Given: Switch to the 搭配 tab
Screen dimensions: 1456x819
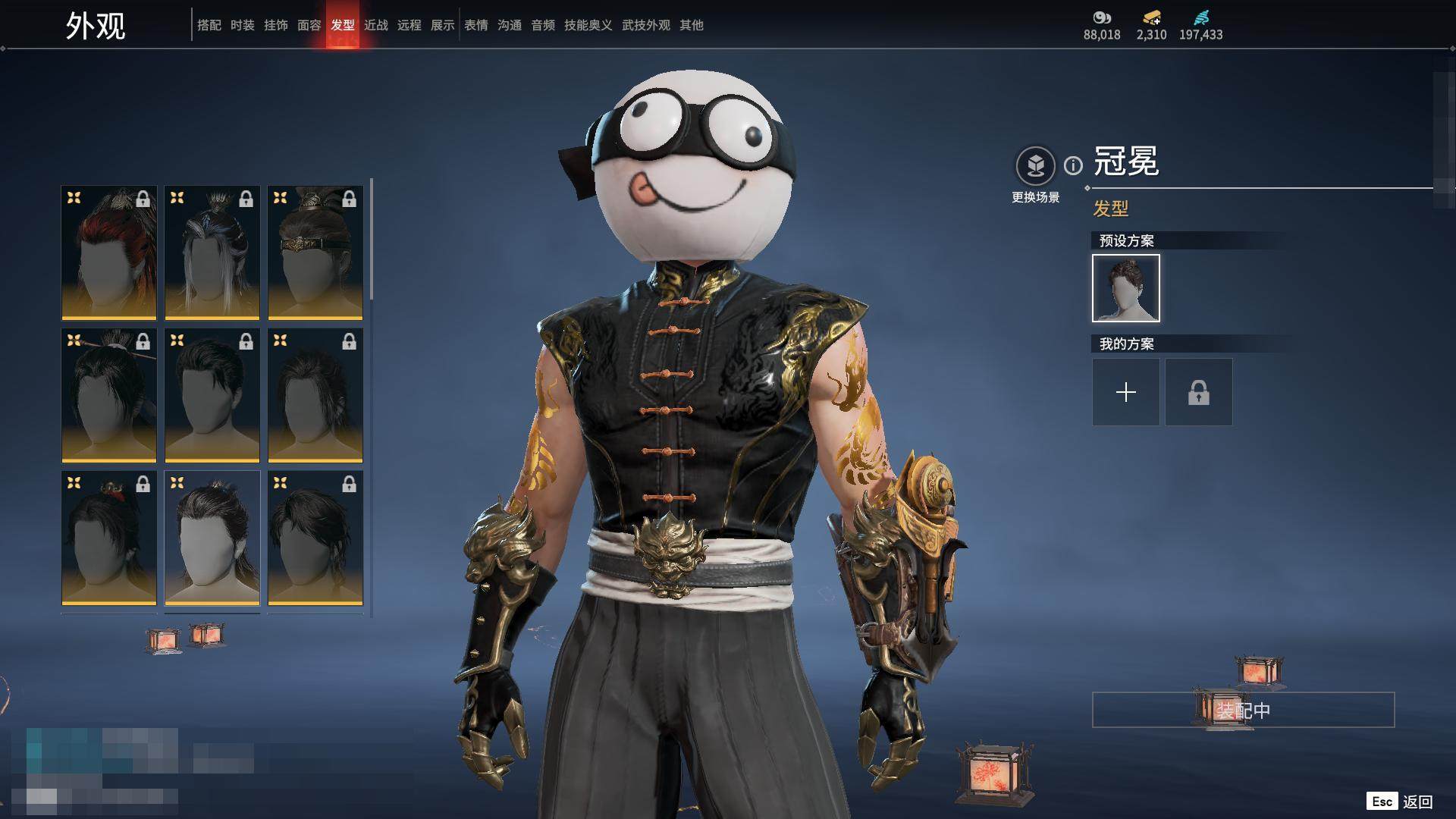Looking at the screenshot, I should pyautogui.click(x=209, y=25).
